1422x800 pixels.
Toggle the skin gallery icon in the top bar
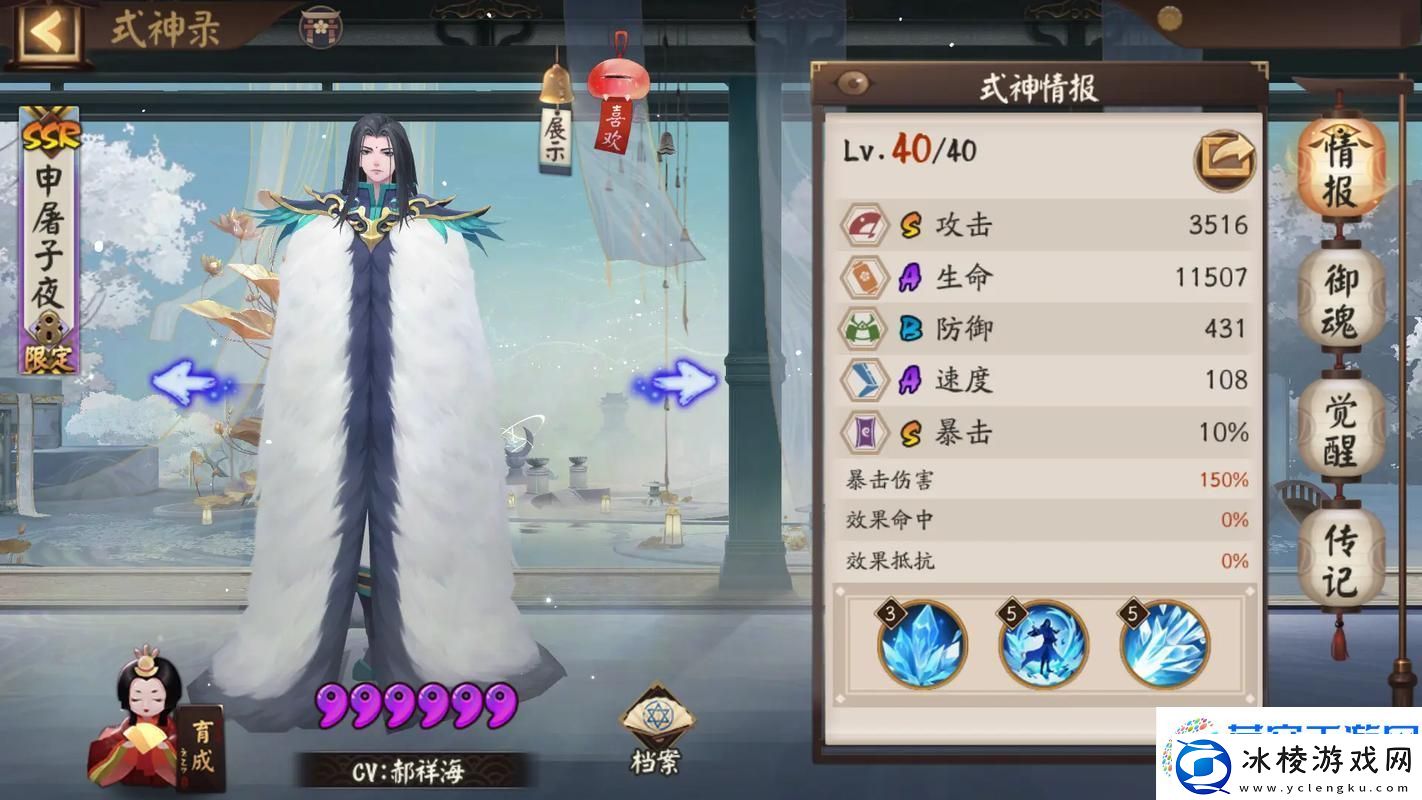322,27
